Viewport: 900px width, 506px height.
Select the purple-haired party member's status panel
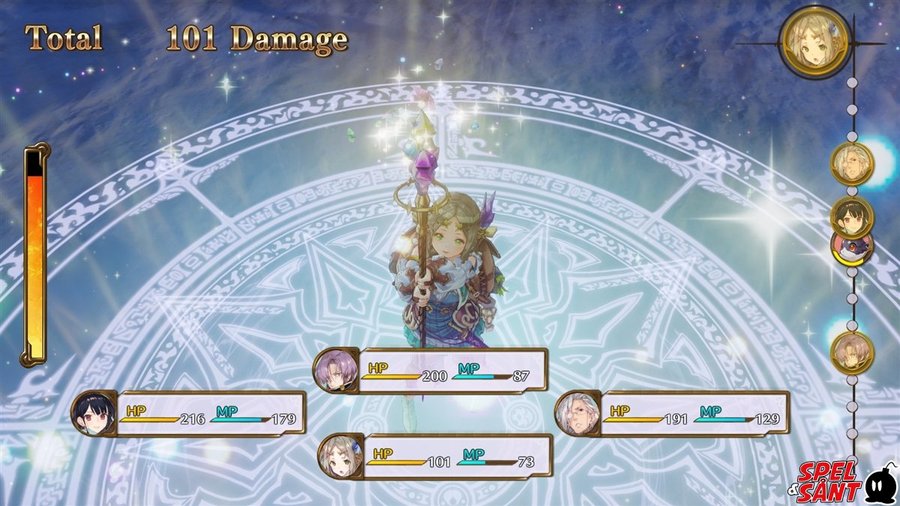[x=431, y=371]
